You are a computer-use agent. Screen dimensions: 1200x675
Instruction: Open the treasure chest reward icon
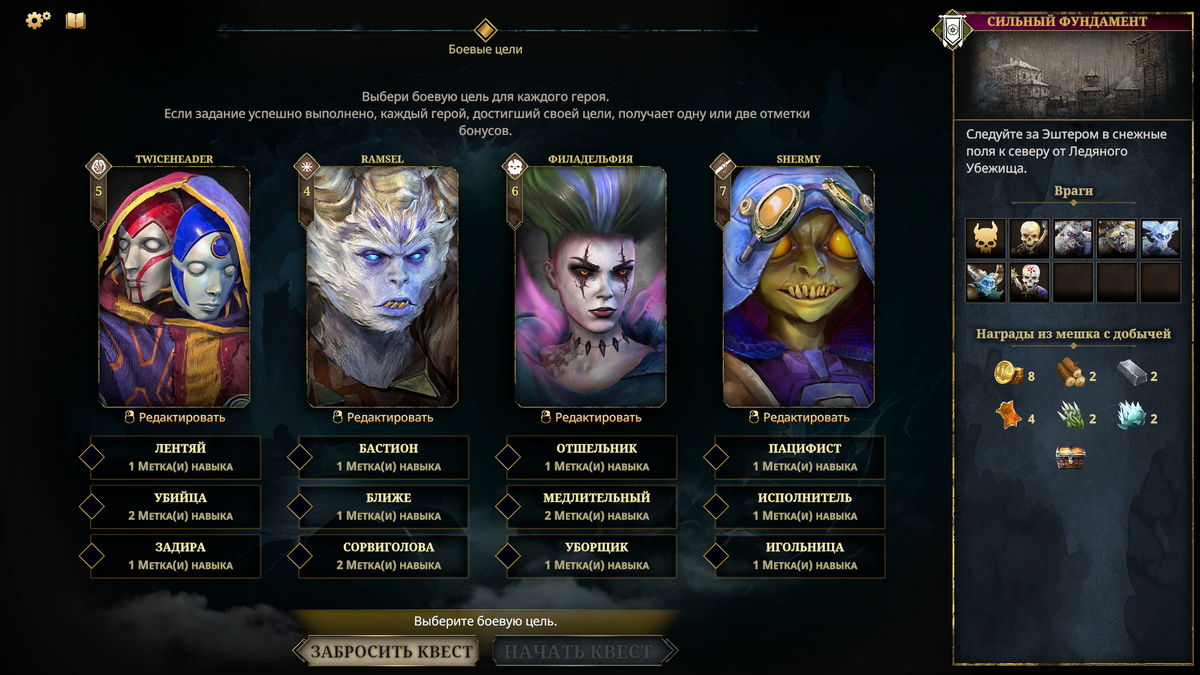[1070, 458]
